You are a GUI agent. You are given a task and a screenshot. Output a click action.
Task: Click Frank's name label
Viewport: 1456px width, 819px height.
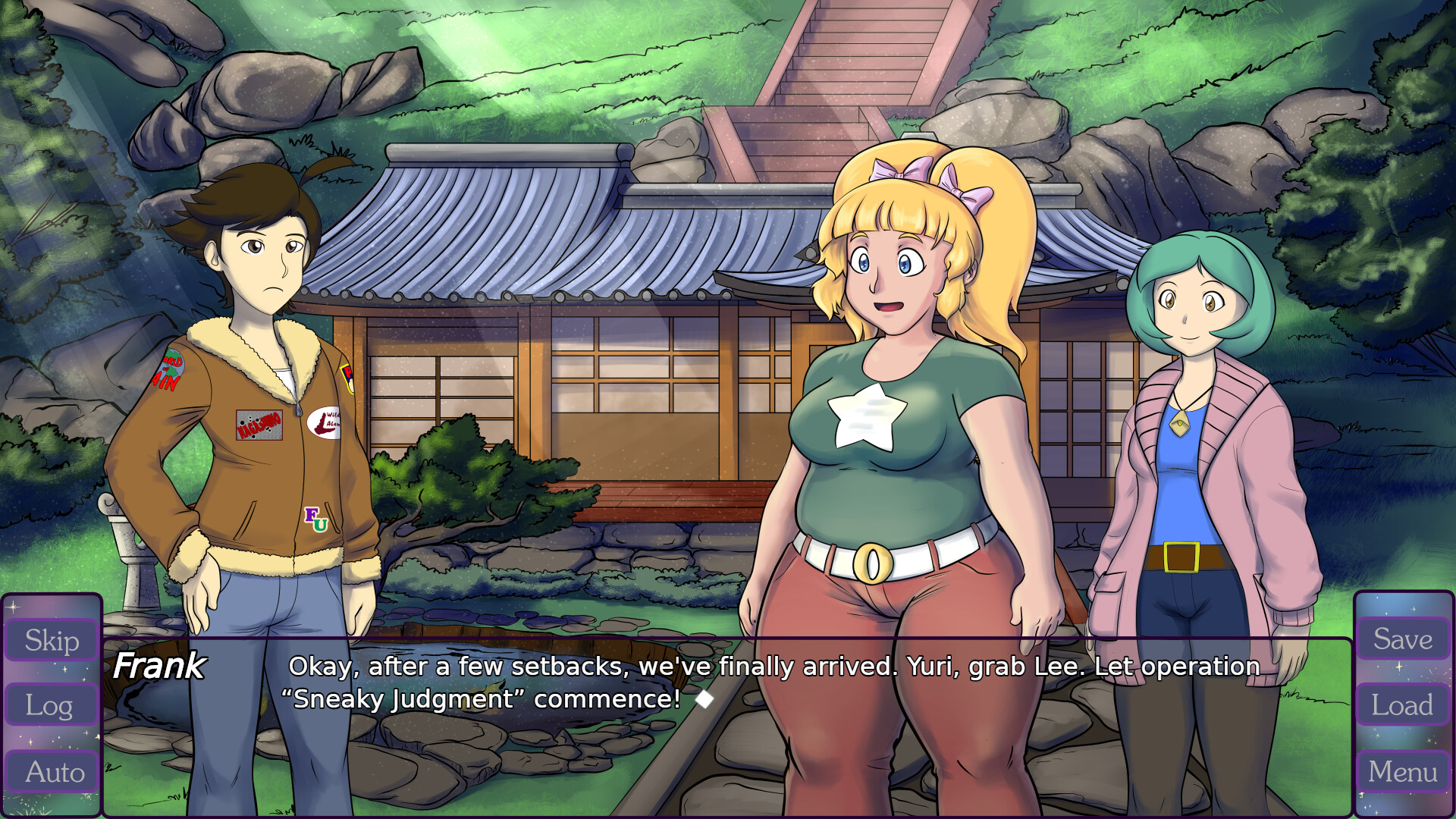(x=158, y=667)
